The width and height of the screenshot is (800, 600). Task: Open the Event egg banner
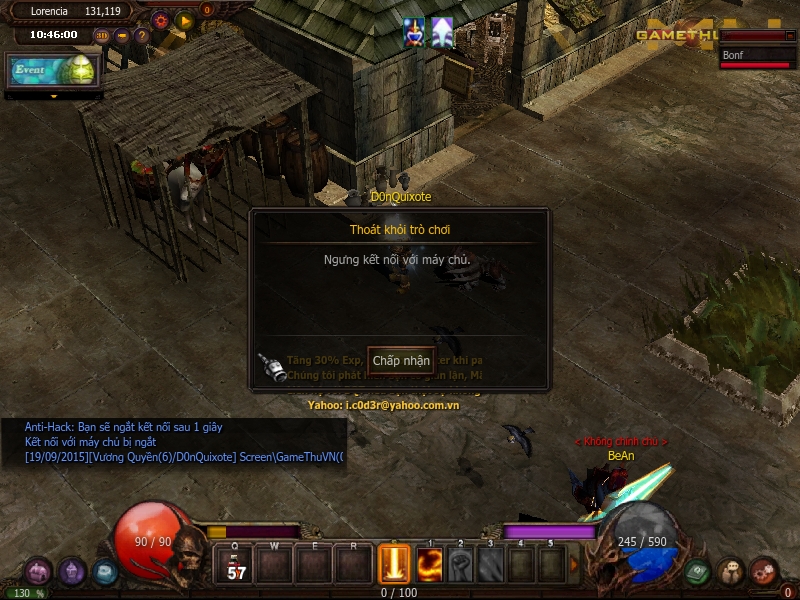pyautogui.click(x=52, y=70)
